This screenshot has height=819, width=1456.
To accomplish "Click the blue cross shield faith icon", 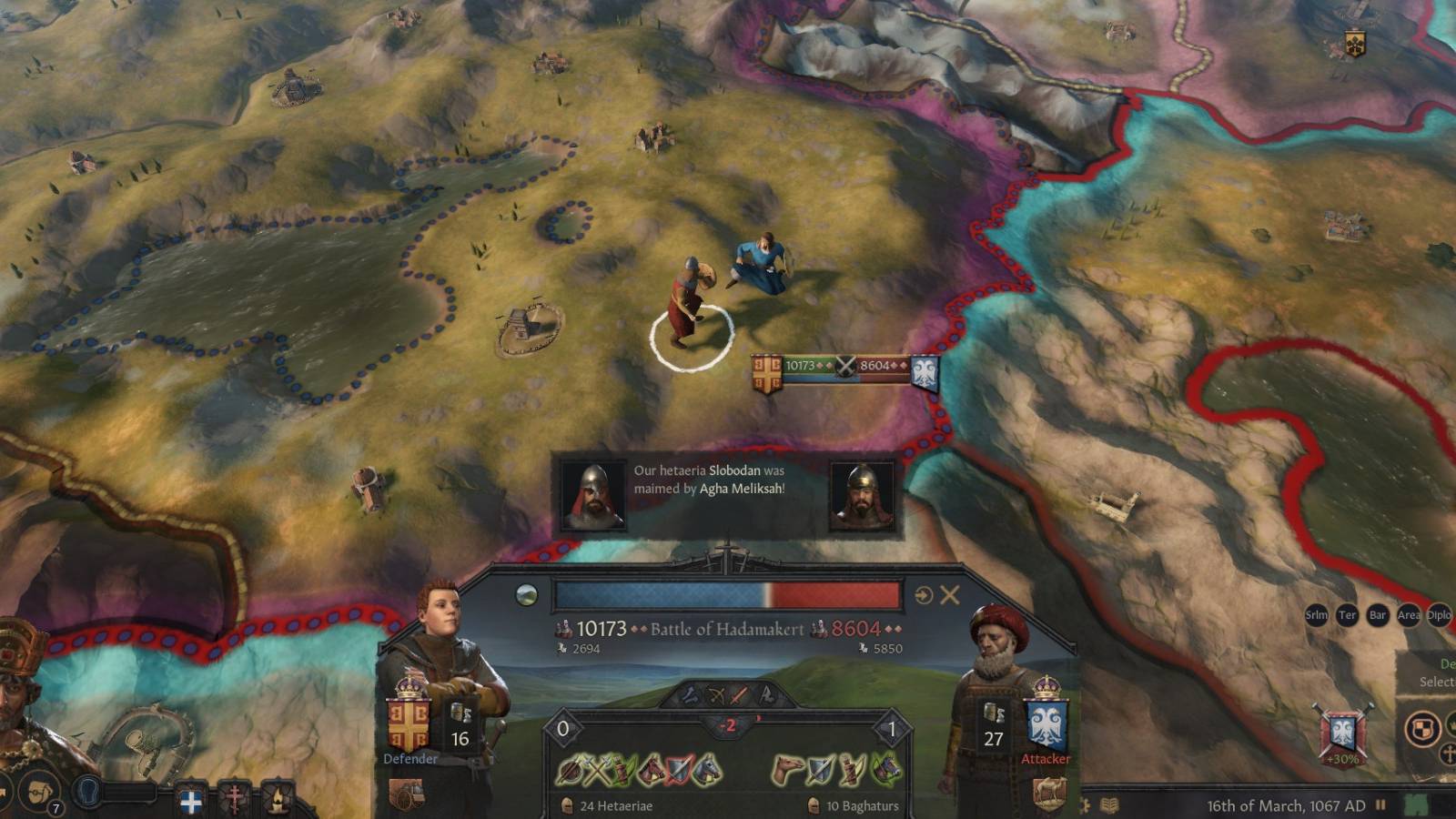I will coord(191,801).
